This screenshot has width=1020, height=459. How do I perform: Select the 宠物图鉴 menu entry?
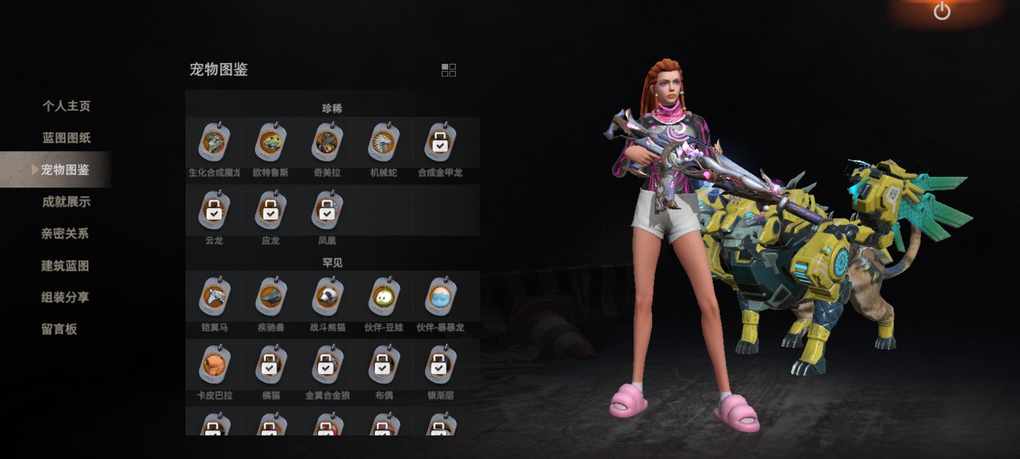[65, 170]
